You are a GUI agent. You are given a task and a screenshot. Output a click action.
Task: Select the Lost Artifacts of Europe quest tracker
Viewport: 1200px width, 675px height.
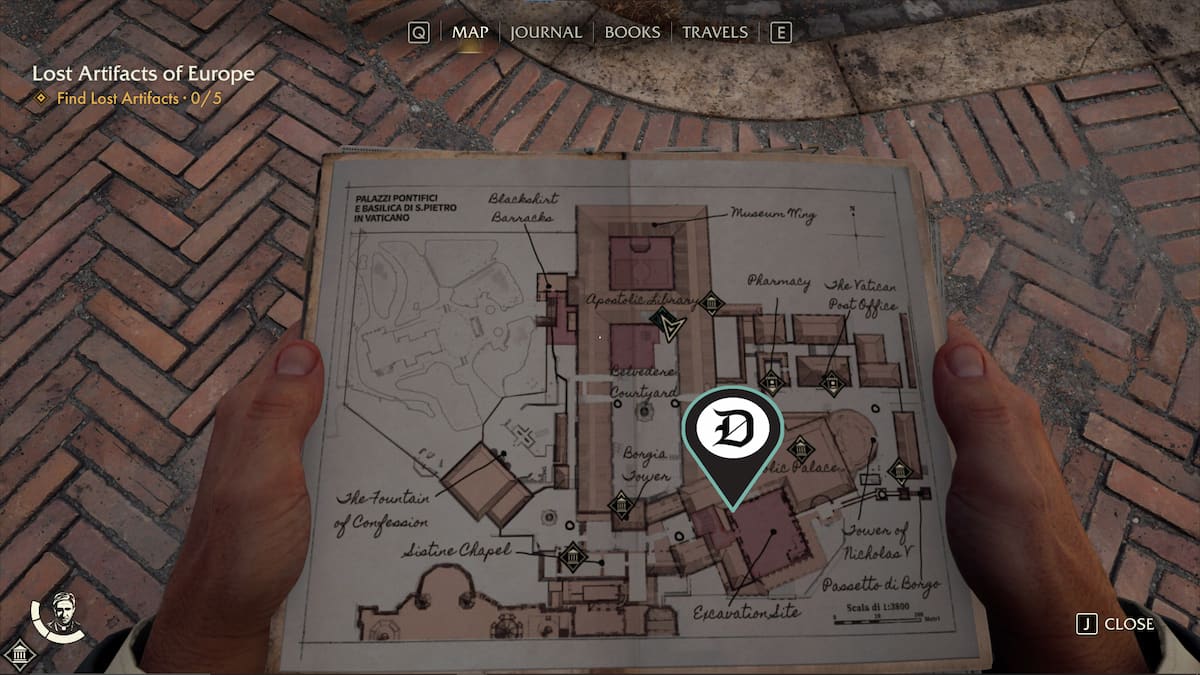(143, 74)
